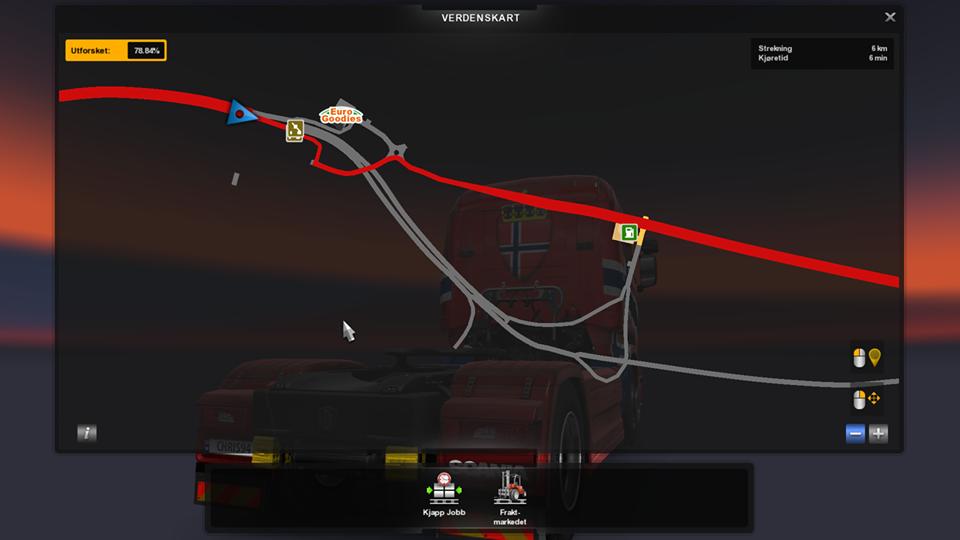Click the blue truck position arrow

click(x=240, y=112)
